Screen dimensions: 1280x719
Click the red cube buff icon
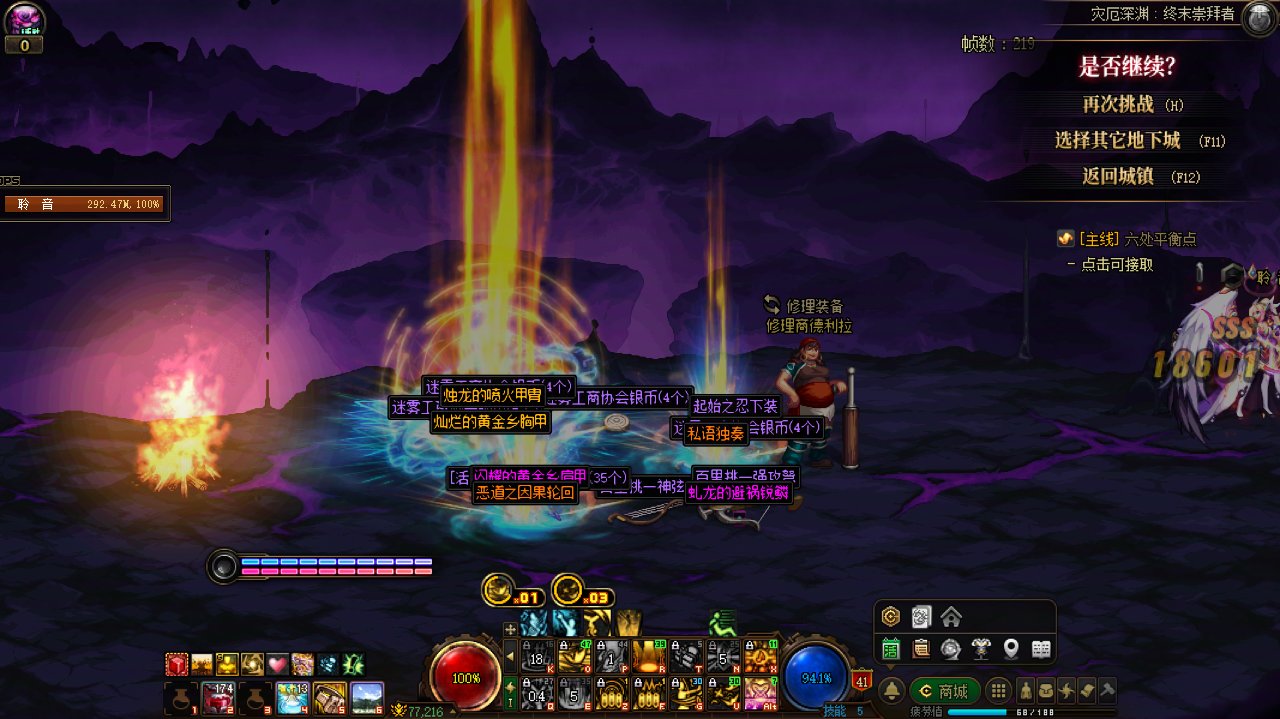[x=177, y=664]
